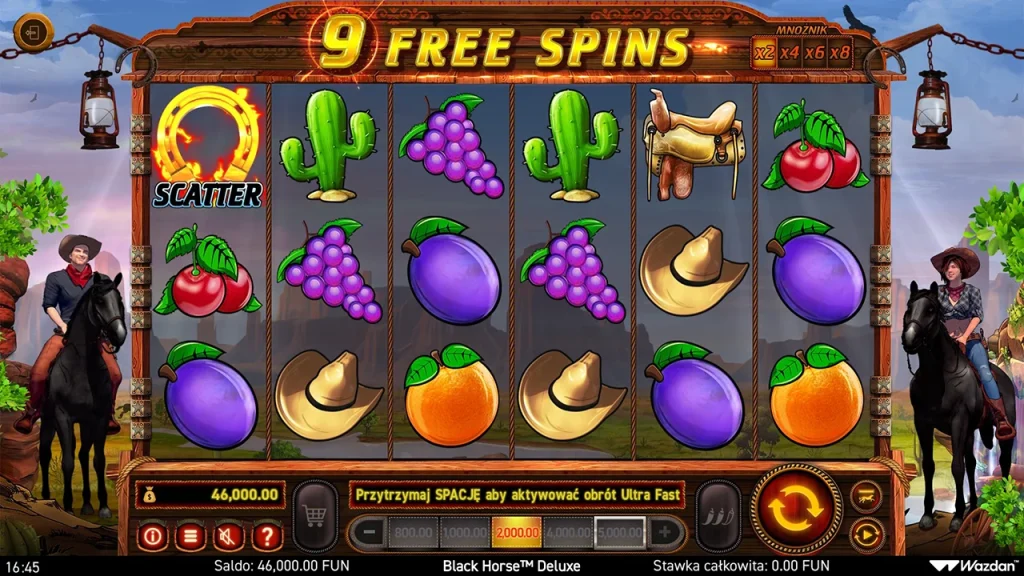Select the 800.00 bet value
The height and width of the screenshot is (576, 1024).
413,533
